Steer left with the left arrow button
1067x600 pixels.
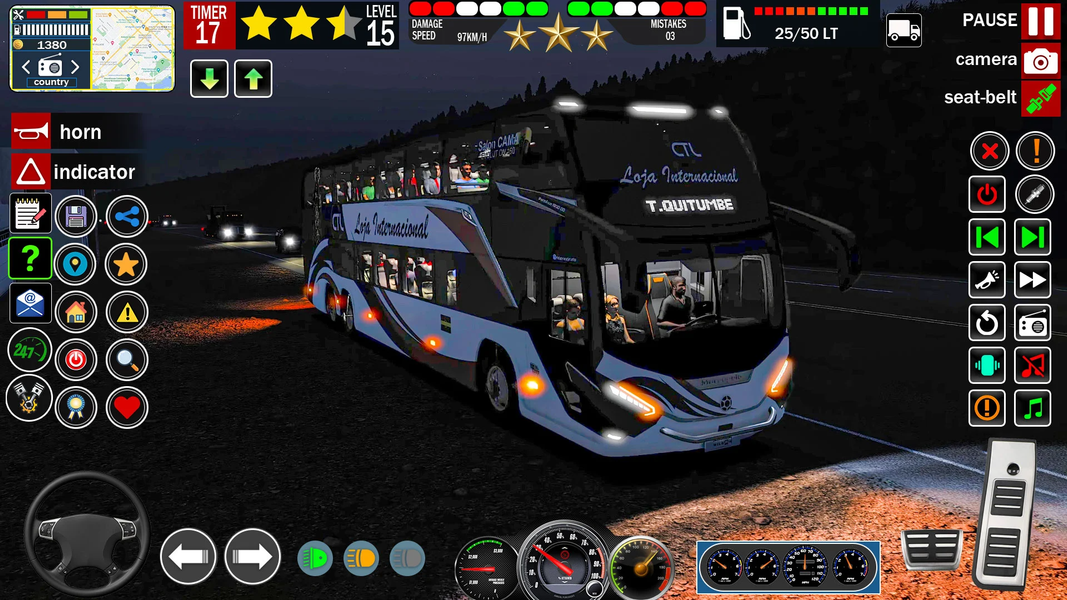point(188,556)
